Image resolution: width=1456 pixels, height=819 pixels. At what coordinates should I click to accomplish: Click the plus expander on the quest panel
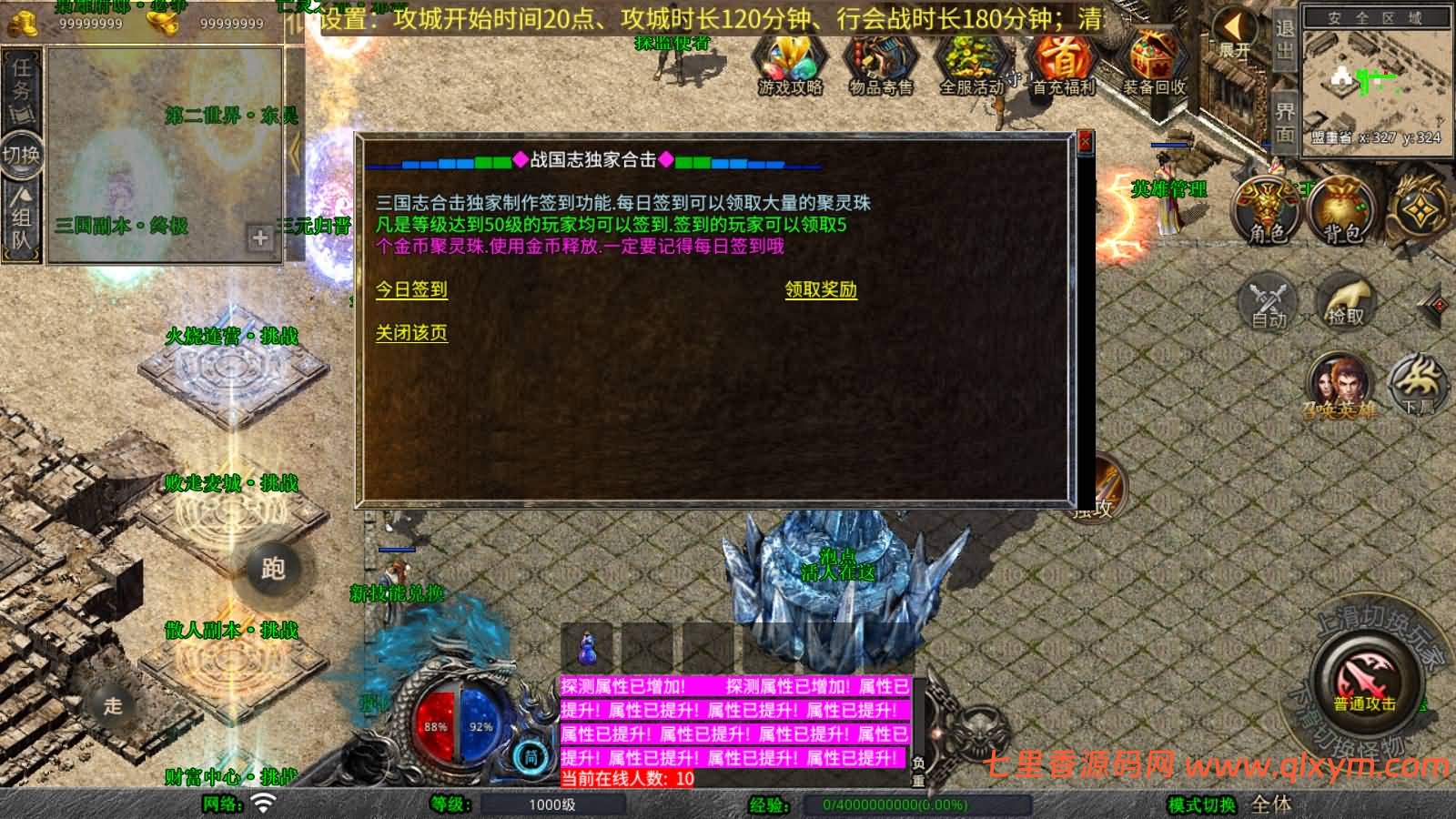(261, 238)
